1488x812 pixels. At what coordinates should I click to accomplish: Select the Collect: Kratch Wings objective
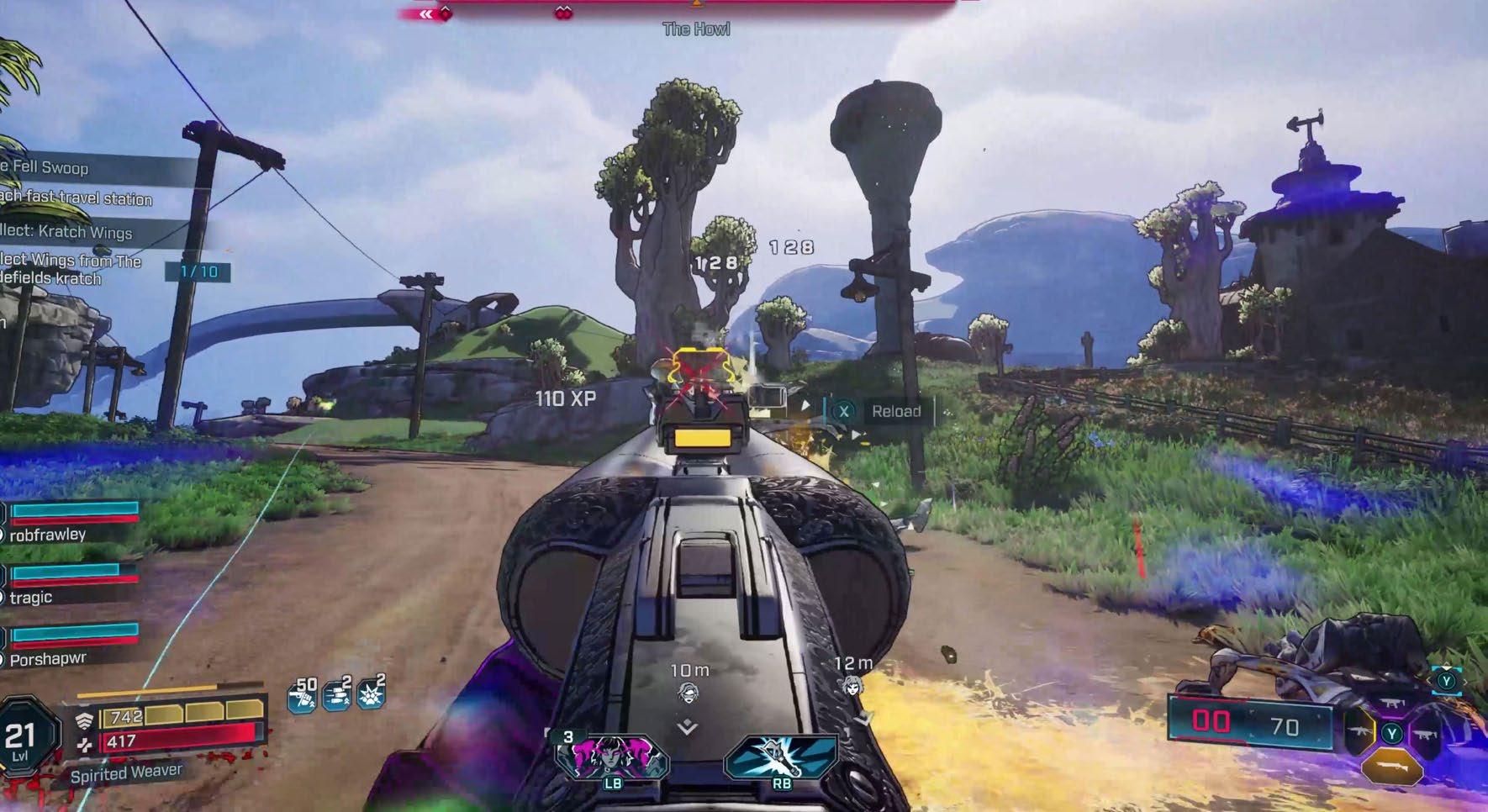click(x=67, y=232)
